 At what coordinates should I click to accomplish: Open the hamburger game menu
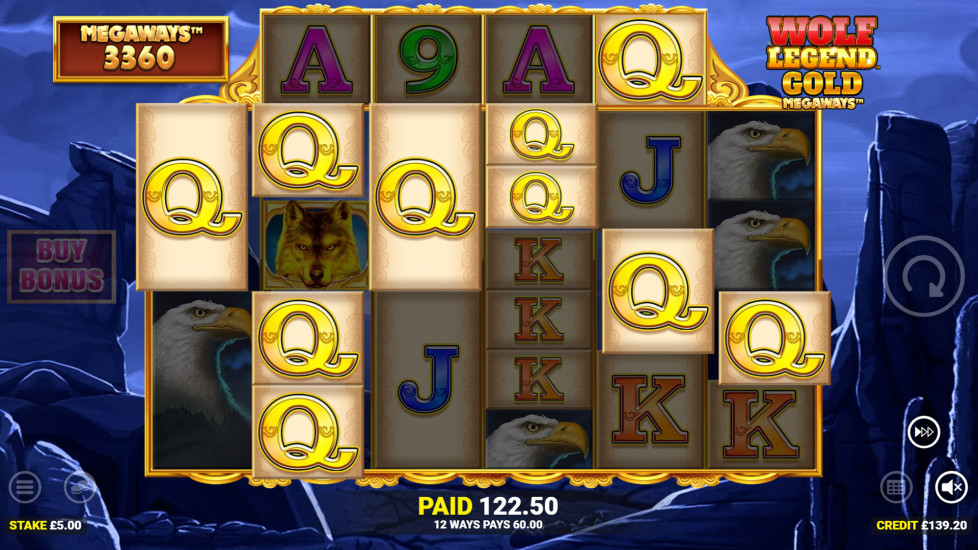(26, 487)
